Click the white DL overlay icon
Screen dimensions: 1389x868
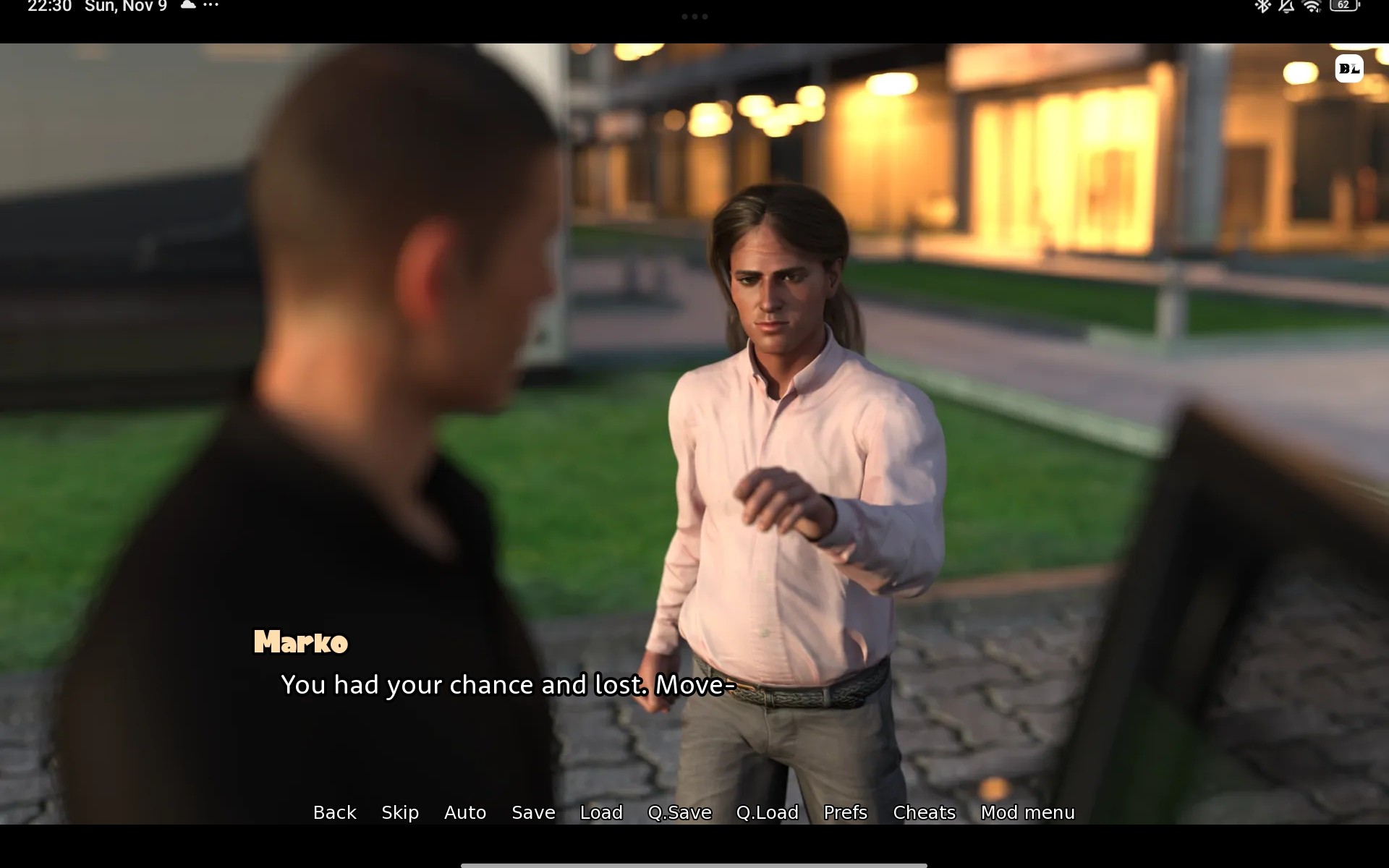pos(1348,69)
